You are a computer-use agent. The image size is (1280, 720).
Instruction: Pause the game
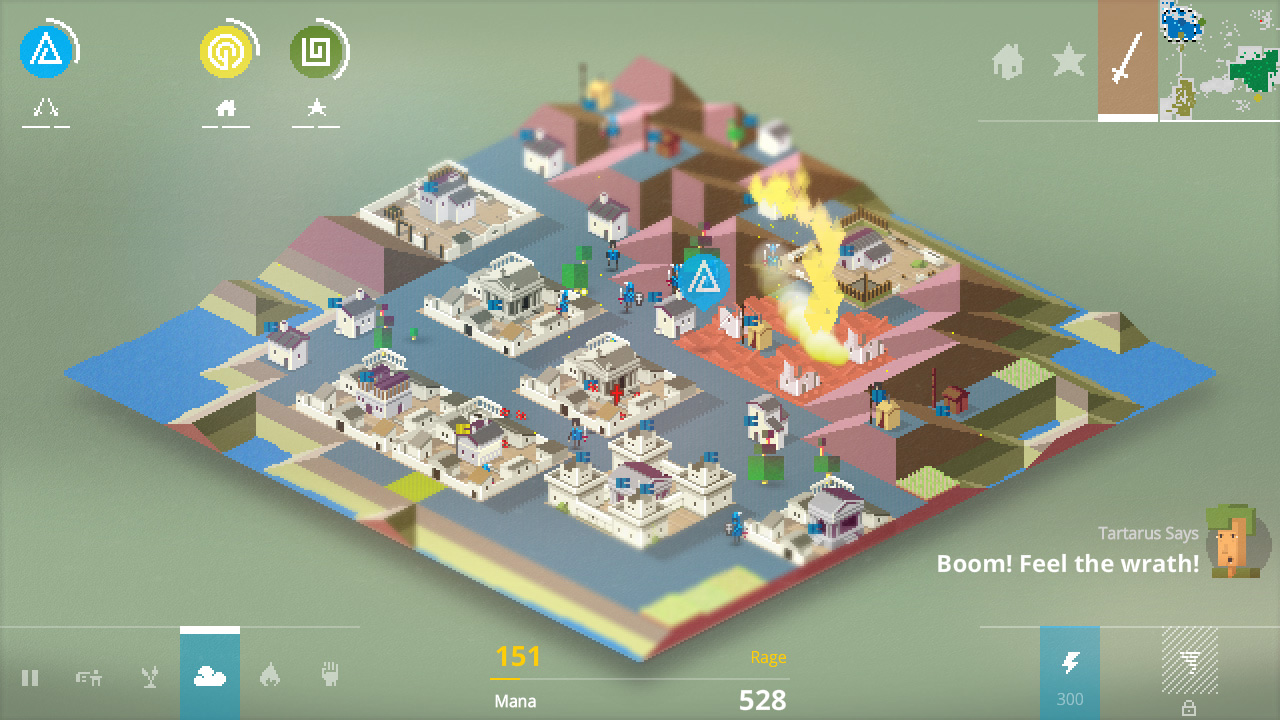click(30, 675)
